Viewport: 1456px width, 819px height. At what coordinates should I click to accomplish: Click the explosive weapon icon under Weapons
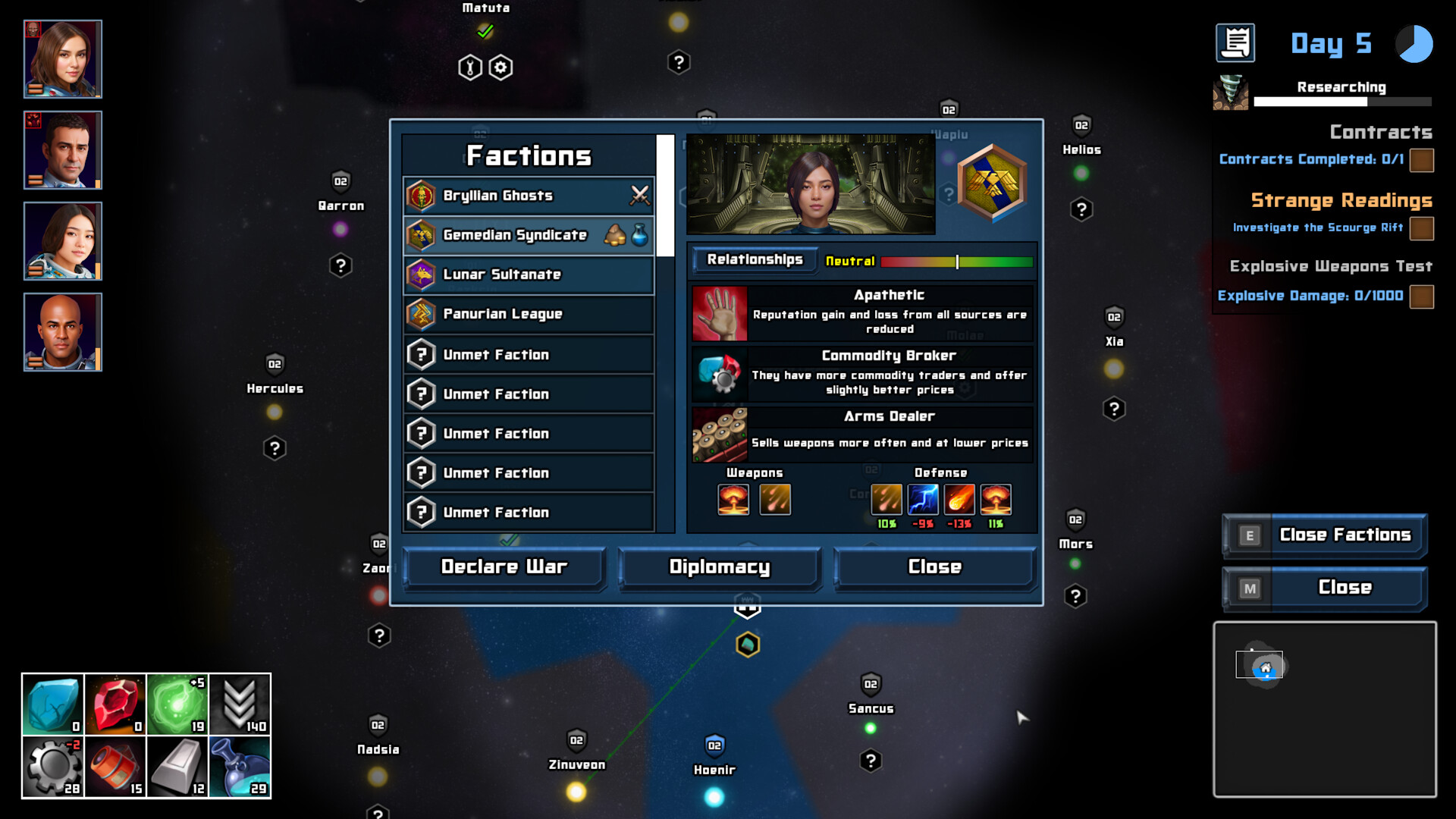[x=733, y=499]
